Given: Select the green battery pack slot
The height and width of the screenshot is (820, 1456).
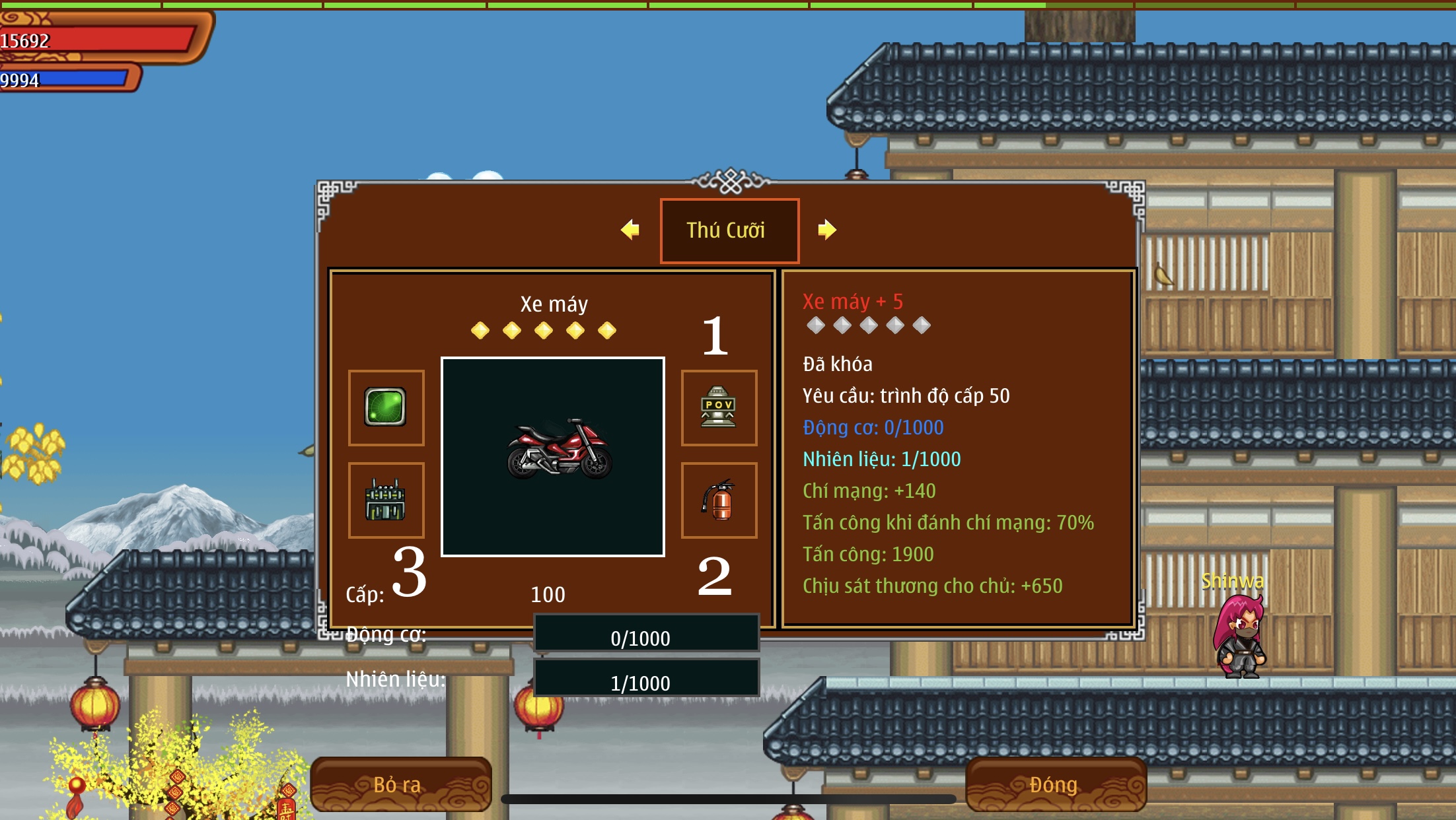Looking at the screenshot, I should pyautogui.click(x=386, y=500).
